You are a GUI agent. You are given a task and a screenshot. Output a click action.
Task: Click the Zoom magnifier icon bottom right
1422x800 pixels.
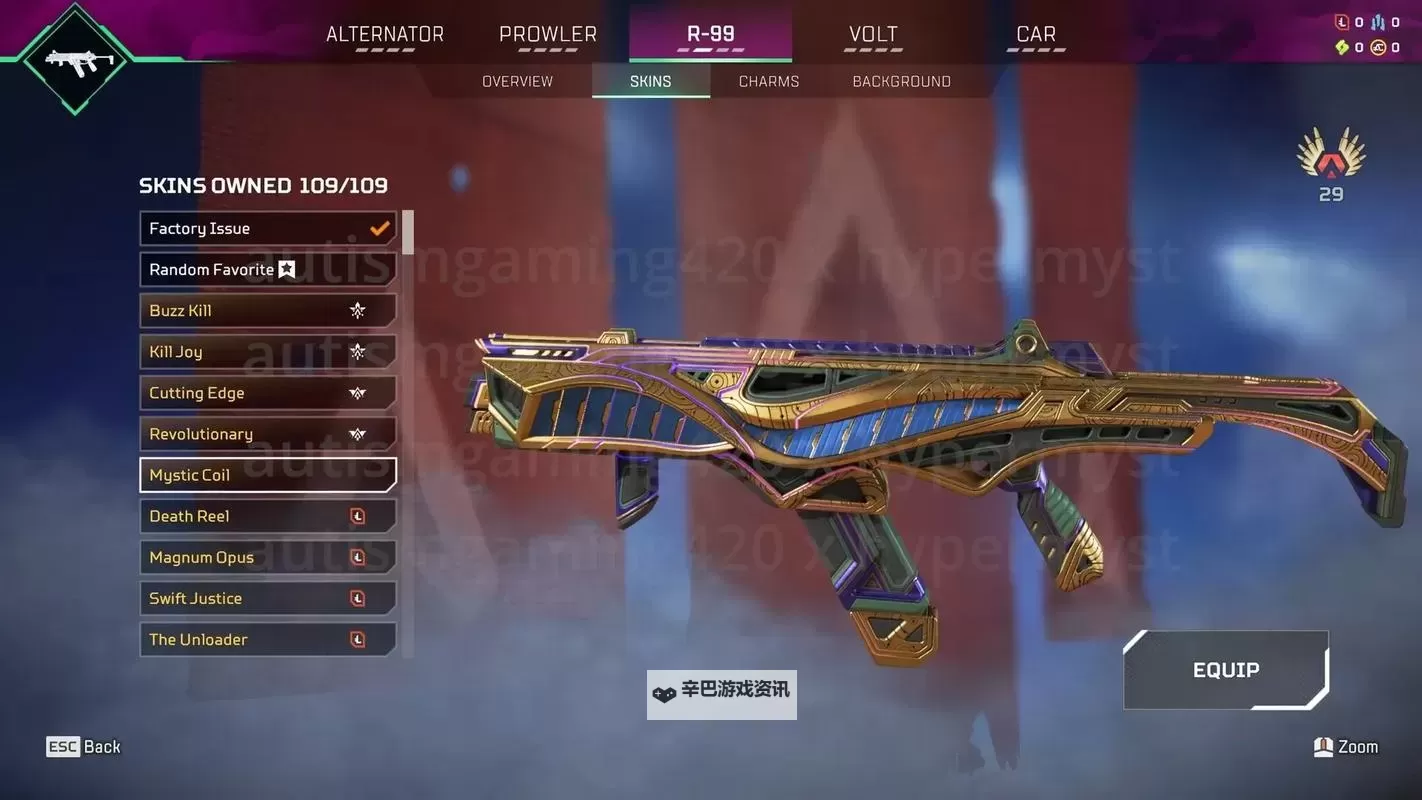tap(1321, 746)
